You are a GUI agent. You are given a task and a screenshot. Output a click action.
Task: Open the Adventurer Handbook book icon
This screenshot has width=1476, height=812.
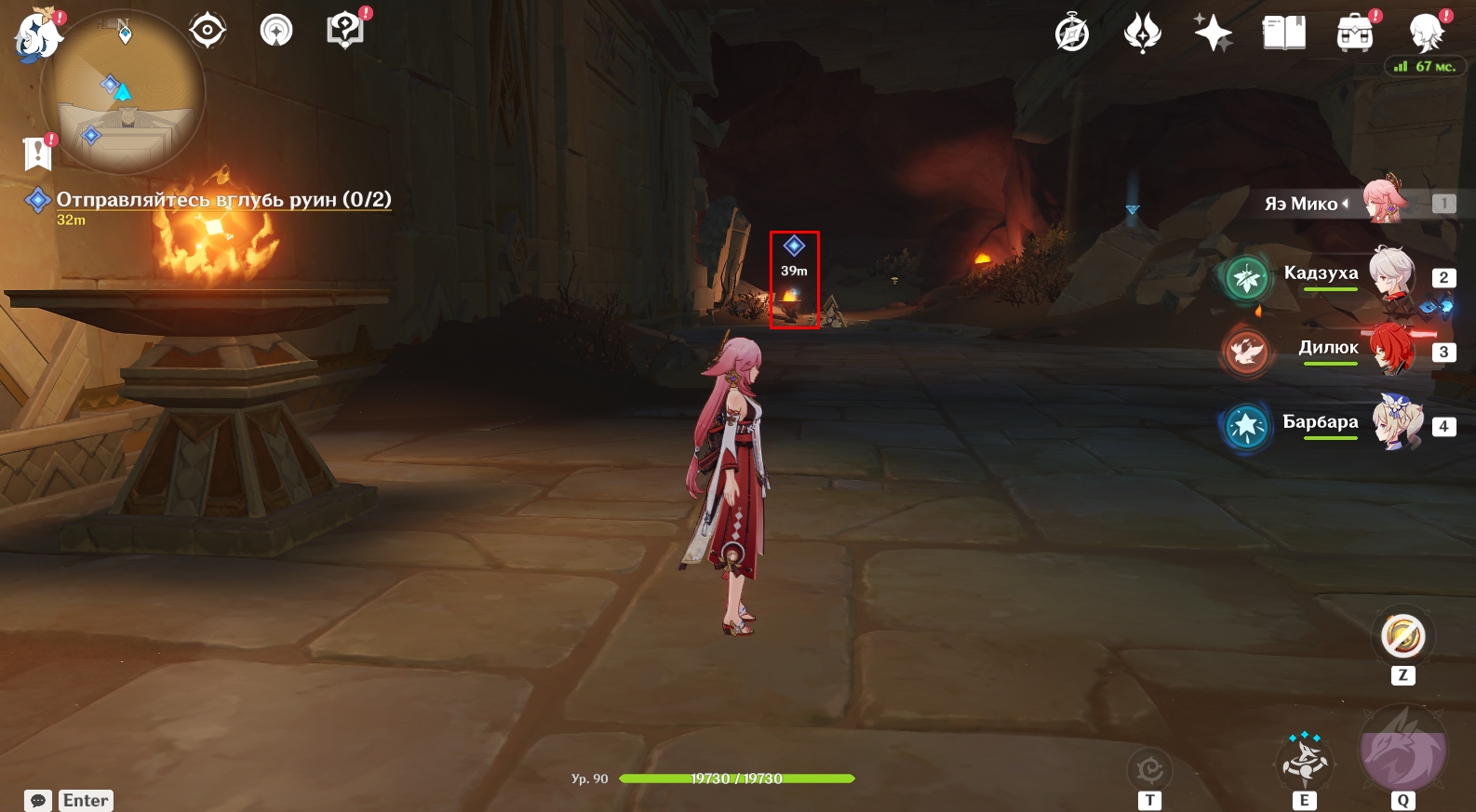[1284, 33]
